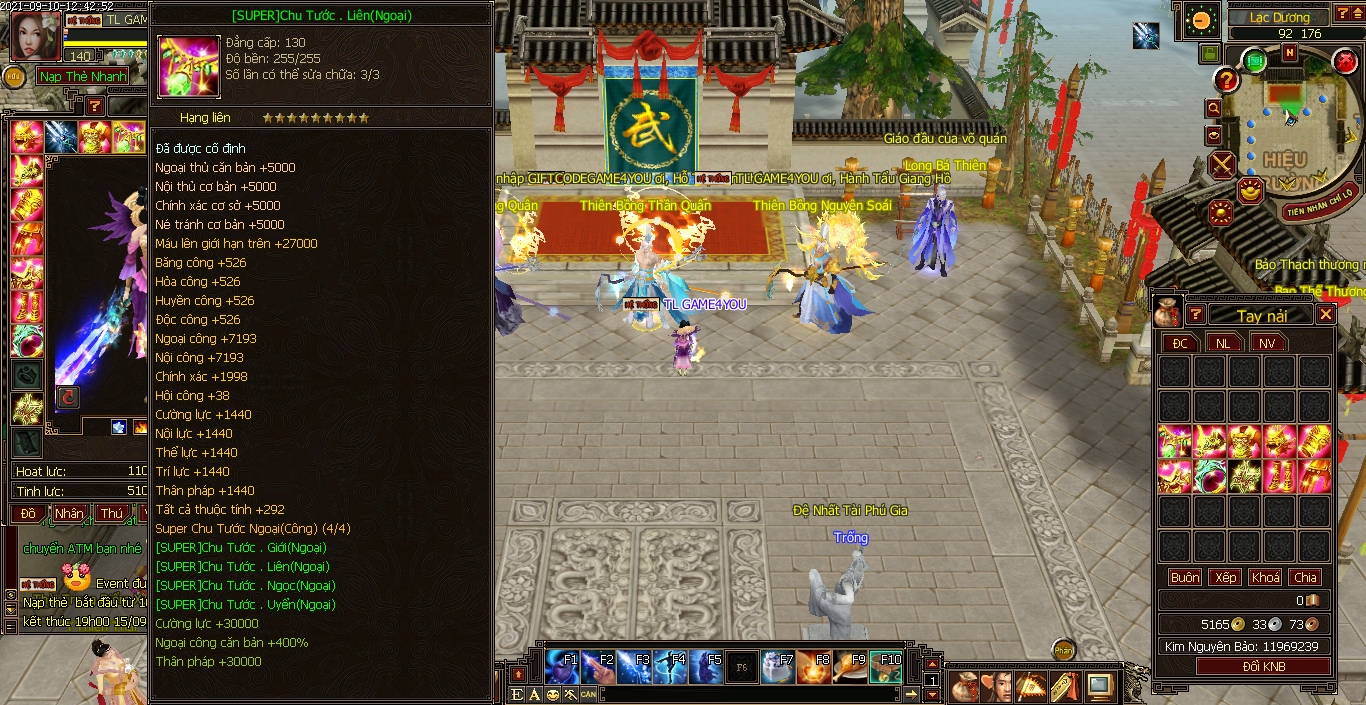1366x705 pixels.
Task: Open the bag icon in the bottom menu
Action: (x=965, y=686)
